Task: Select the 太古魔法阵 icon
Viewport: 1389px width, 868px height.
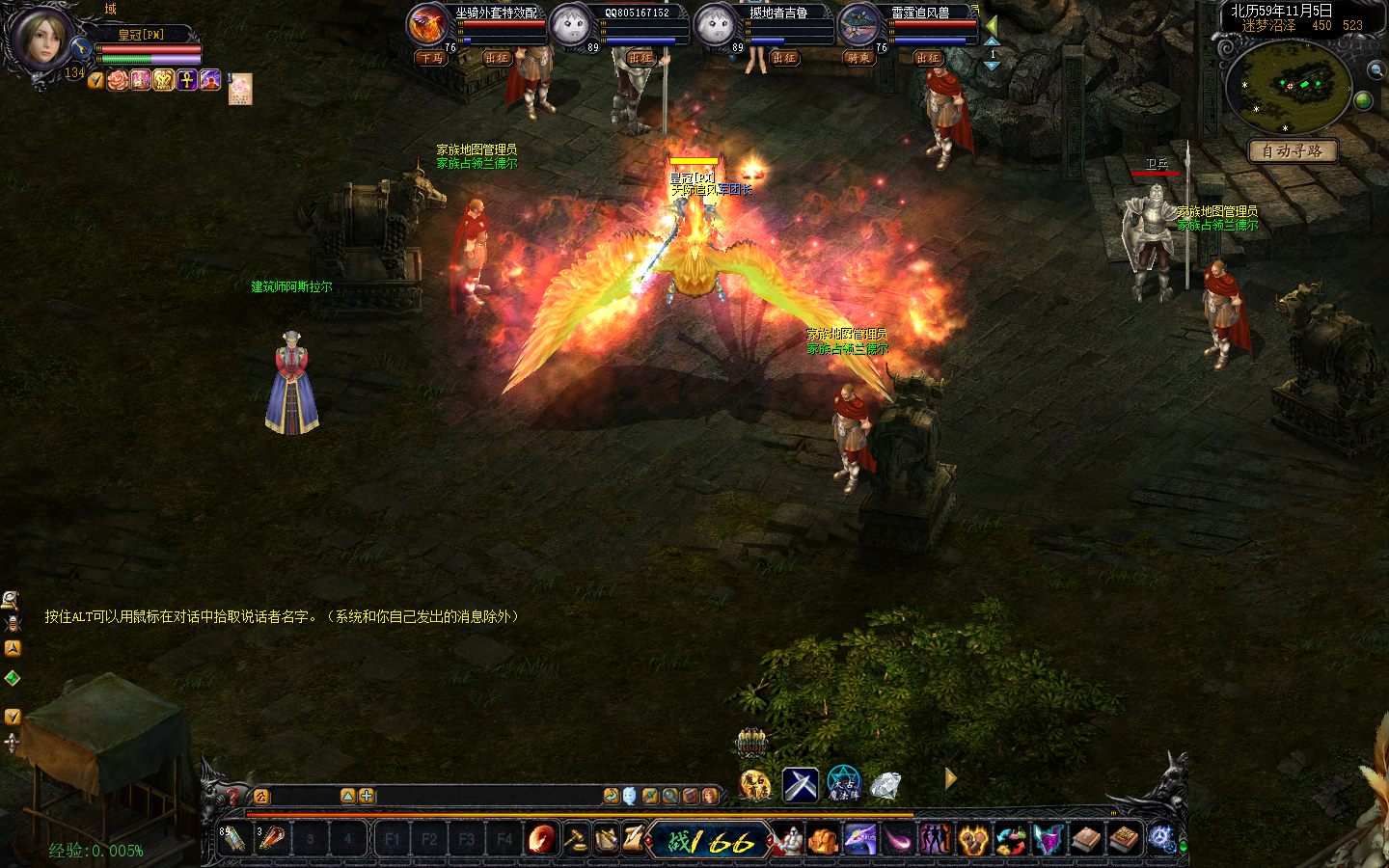Action: [x=843, y=783]
